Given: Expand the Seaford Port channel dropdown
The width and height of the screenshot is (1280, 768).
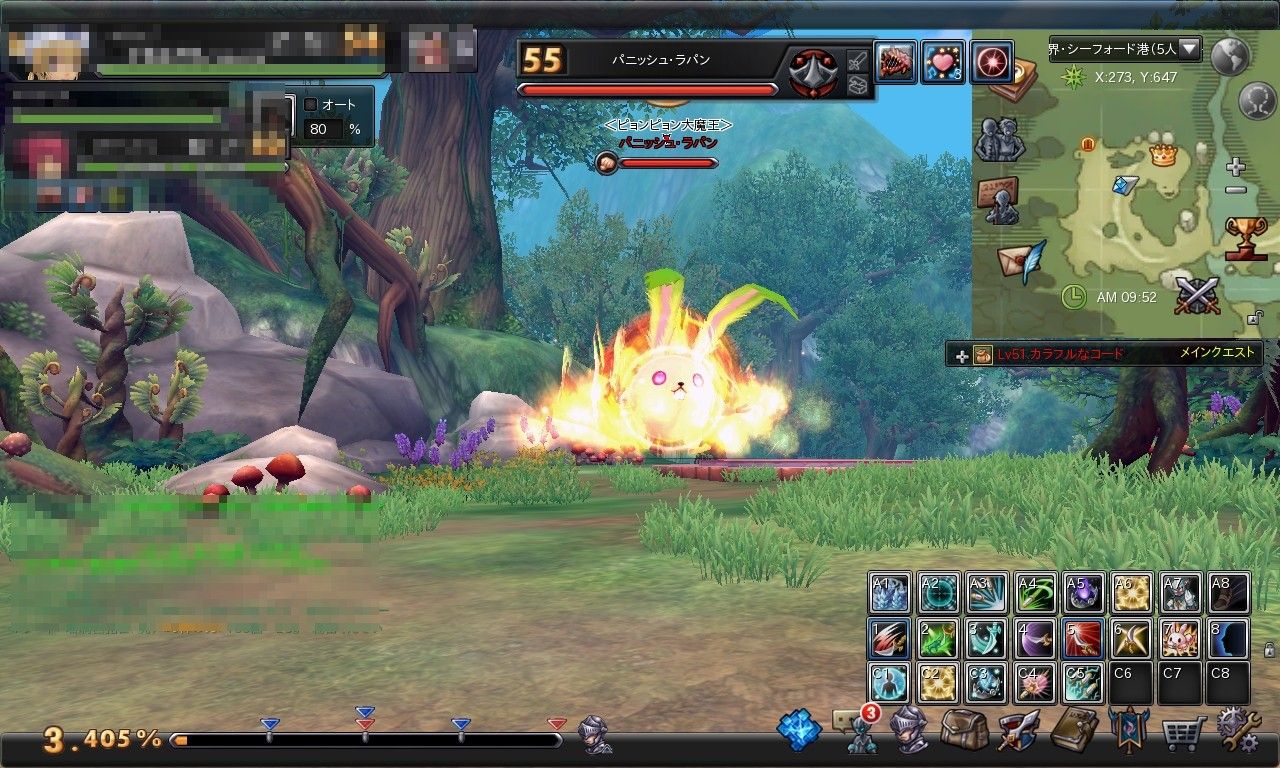Looking at the screenshot, I should pyautogui.click(x=1189, y=48).
